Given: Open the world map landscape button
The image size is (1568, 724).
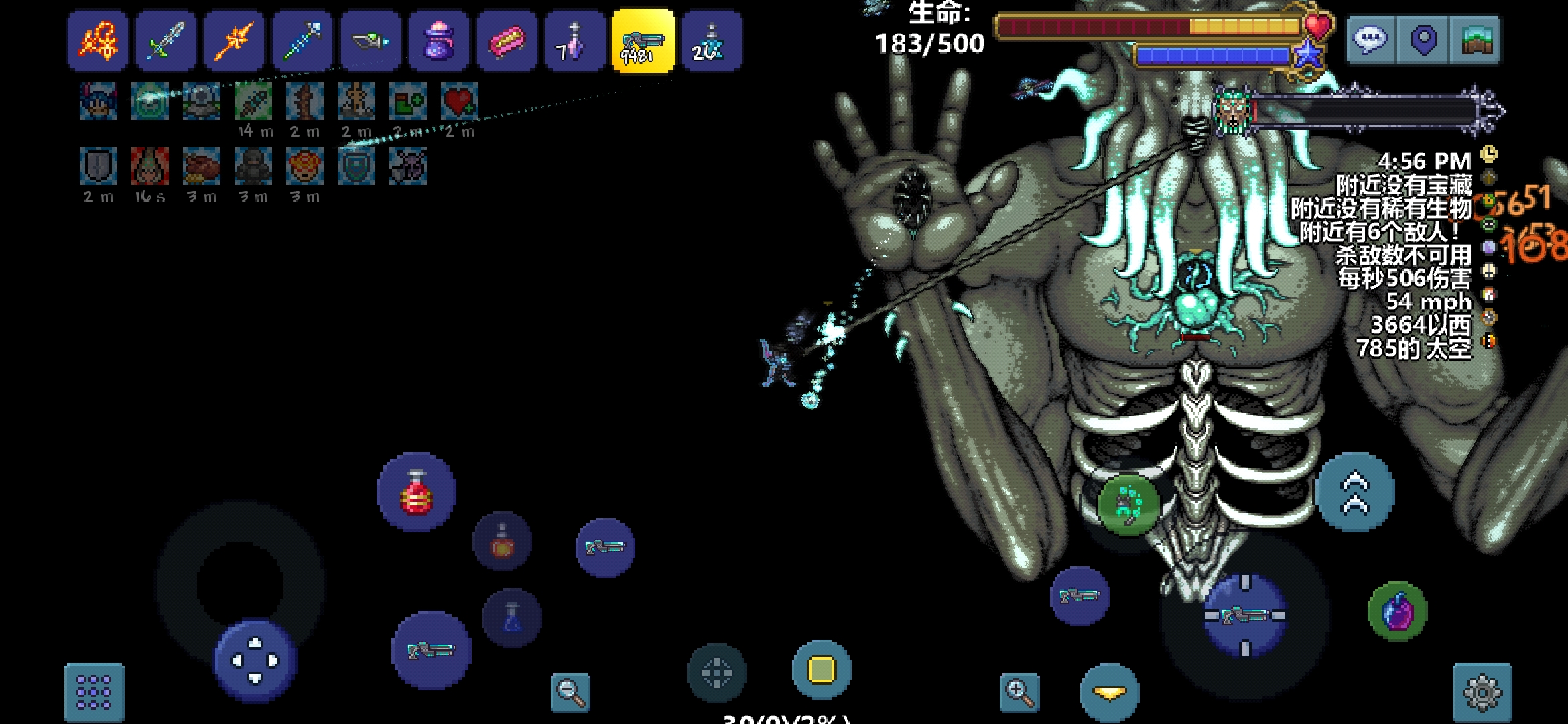Looking at the screenshot, I should (x=1476, y=40).
